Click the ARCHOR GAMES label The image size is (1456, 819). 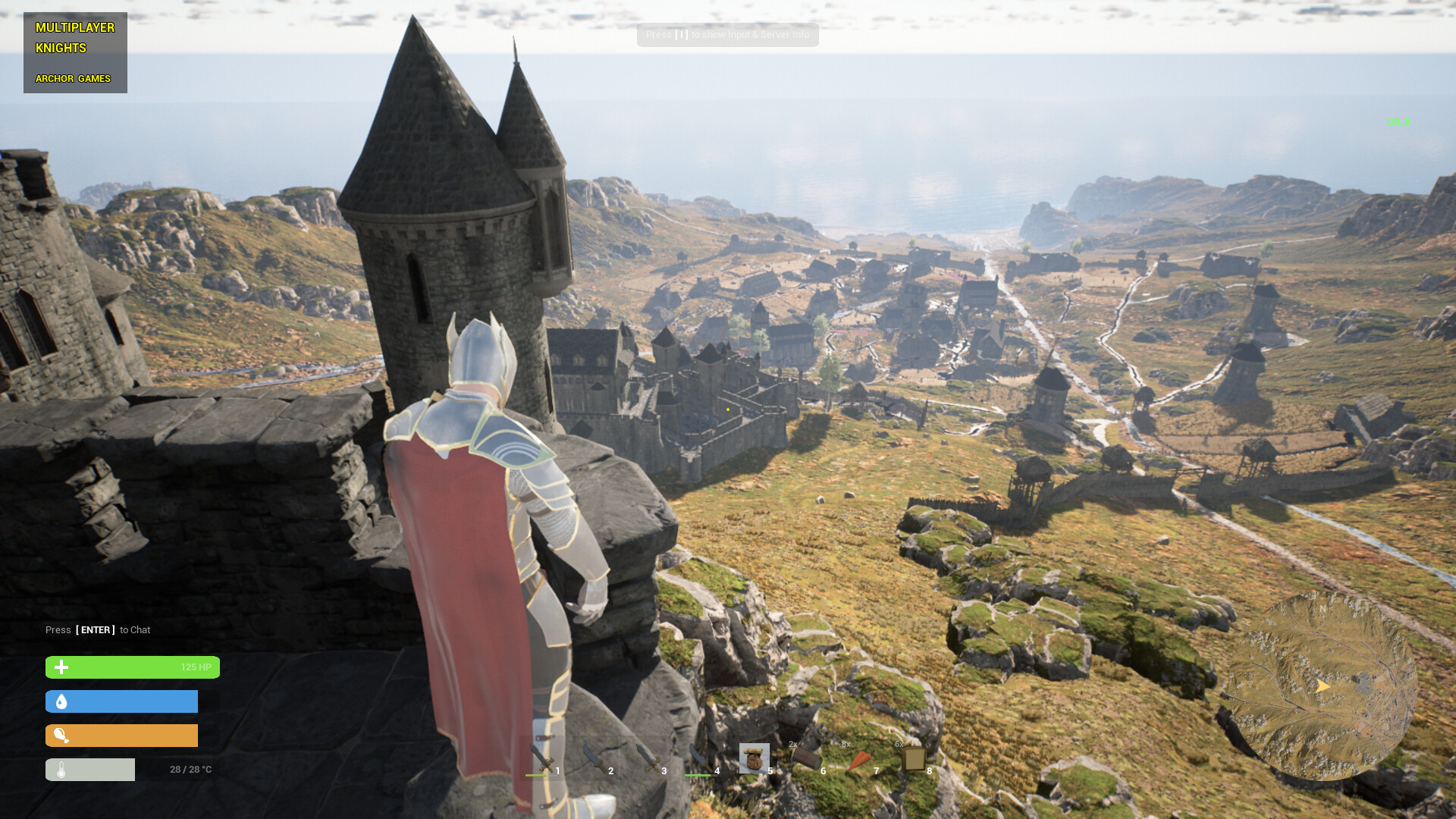74,78
